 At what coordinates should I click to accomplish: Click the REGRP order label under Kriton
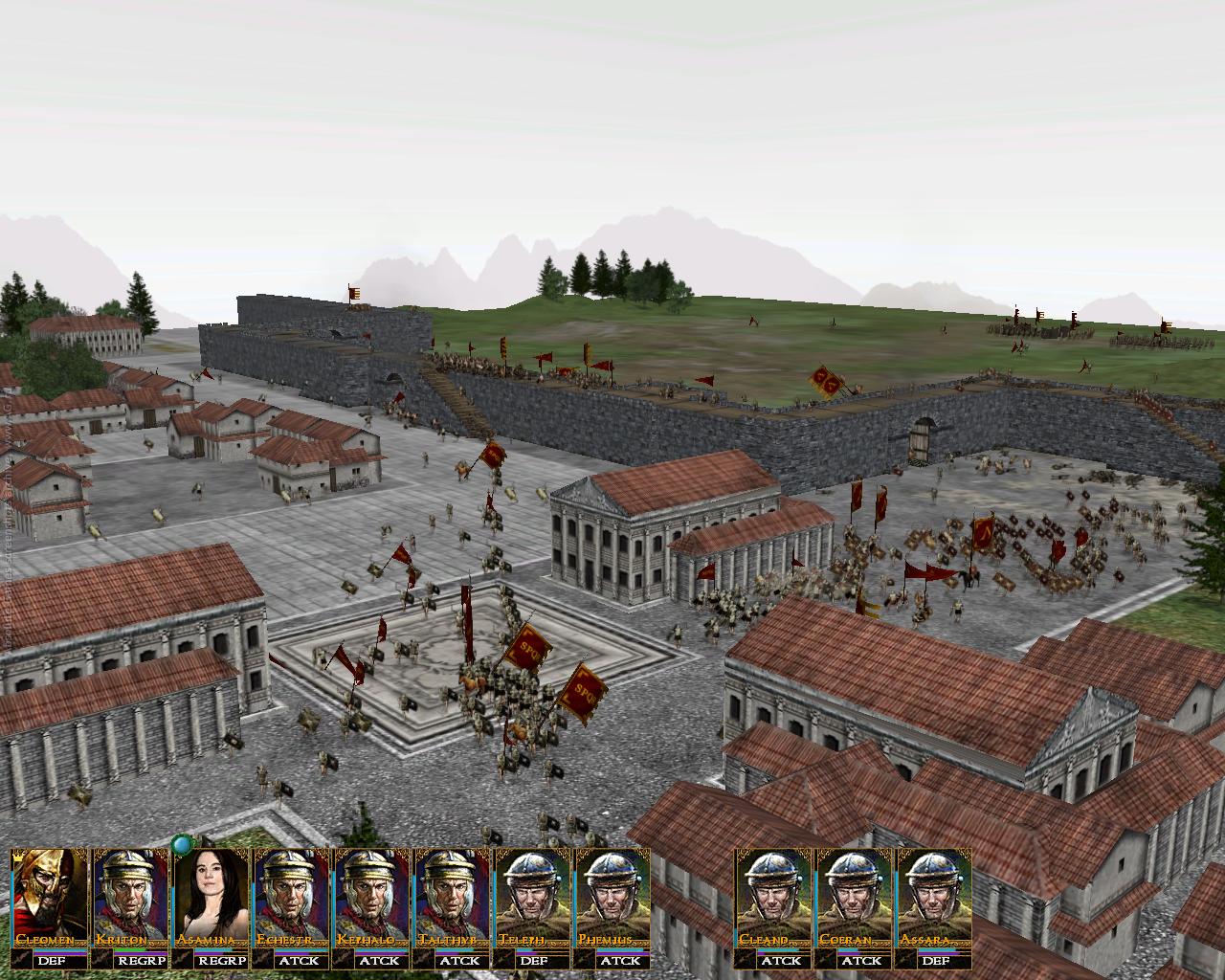pos(129,961)
